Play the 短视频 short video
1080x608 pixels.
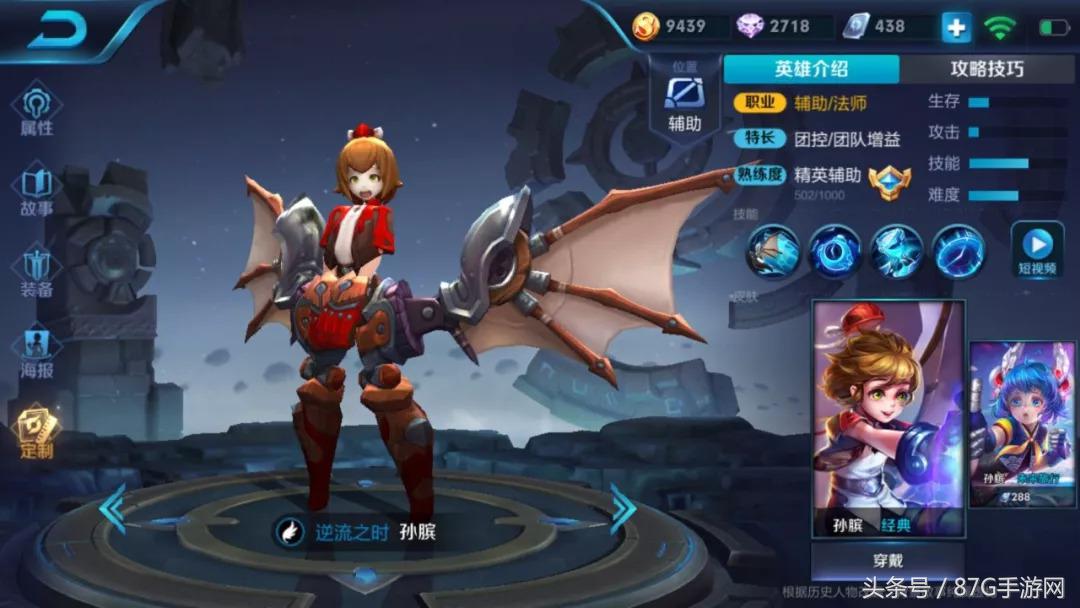[x=1037, y=251]
